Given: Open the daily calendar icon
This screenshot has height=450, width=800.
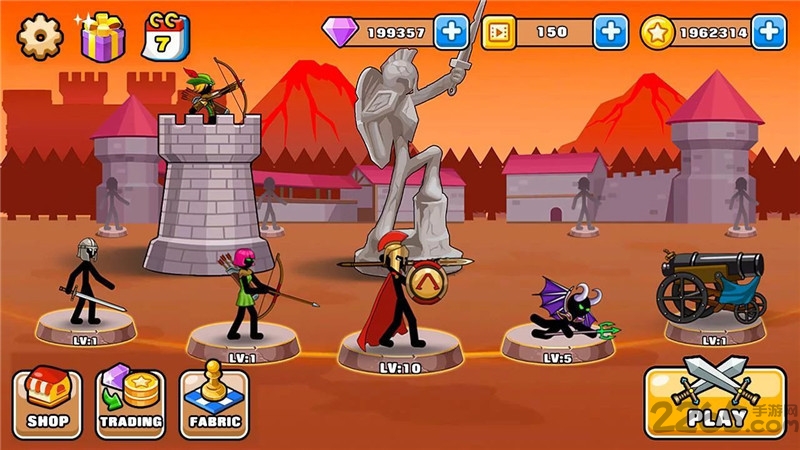Looking at the screenshot, I should coord(164,36).
